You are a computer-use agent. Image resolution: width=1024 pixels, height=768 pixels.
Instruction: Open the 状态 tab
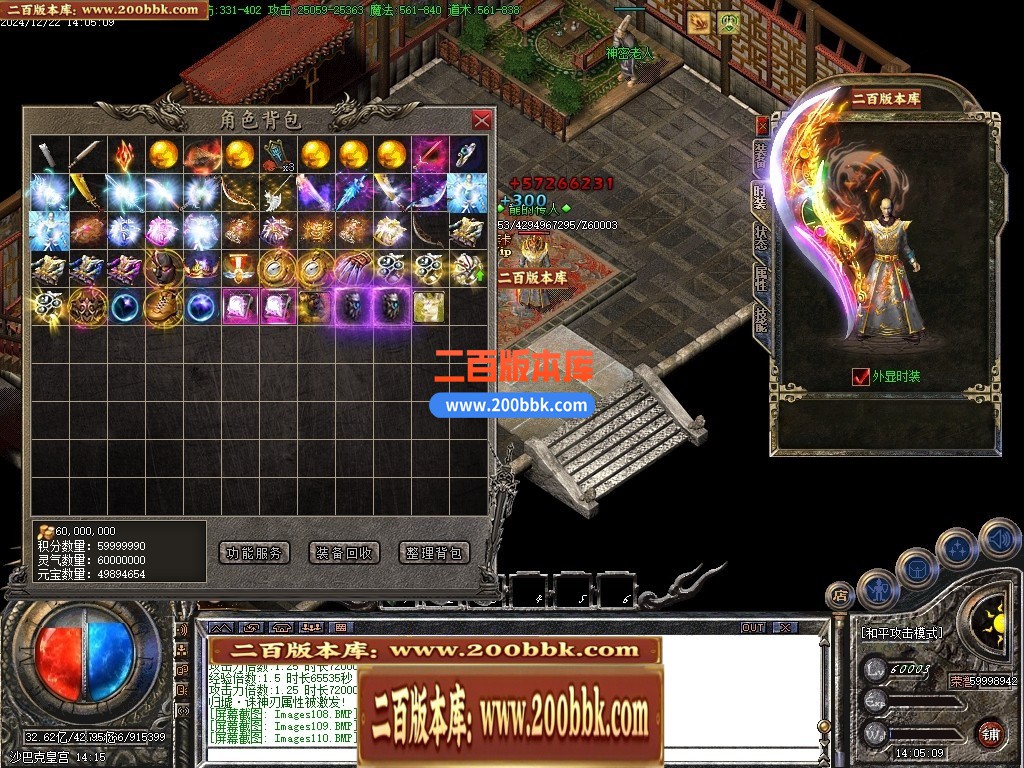click(761, 237)
